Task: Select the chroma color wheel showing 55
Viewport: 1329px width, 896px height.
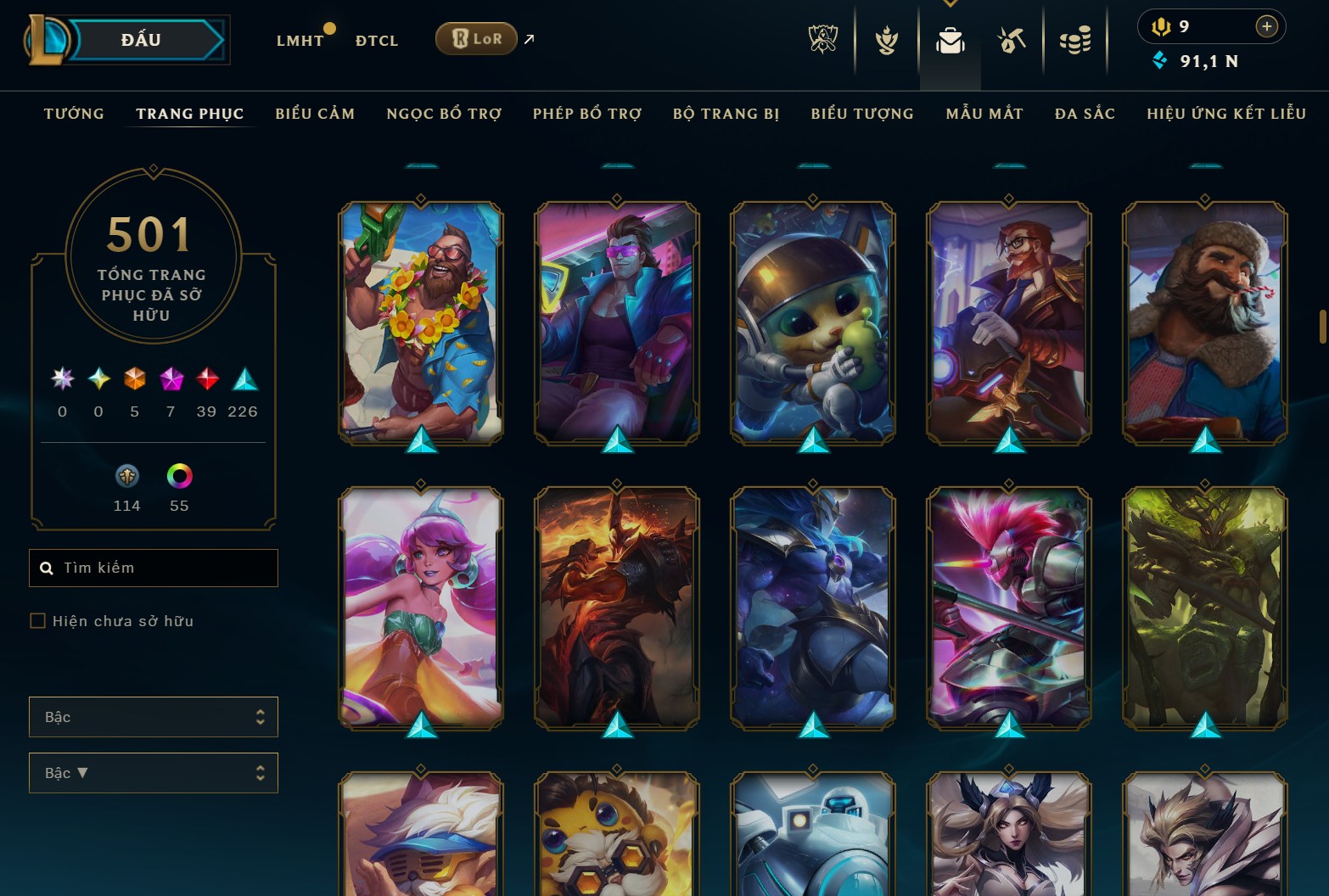Action: click(179, 476)
